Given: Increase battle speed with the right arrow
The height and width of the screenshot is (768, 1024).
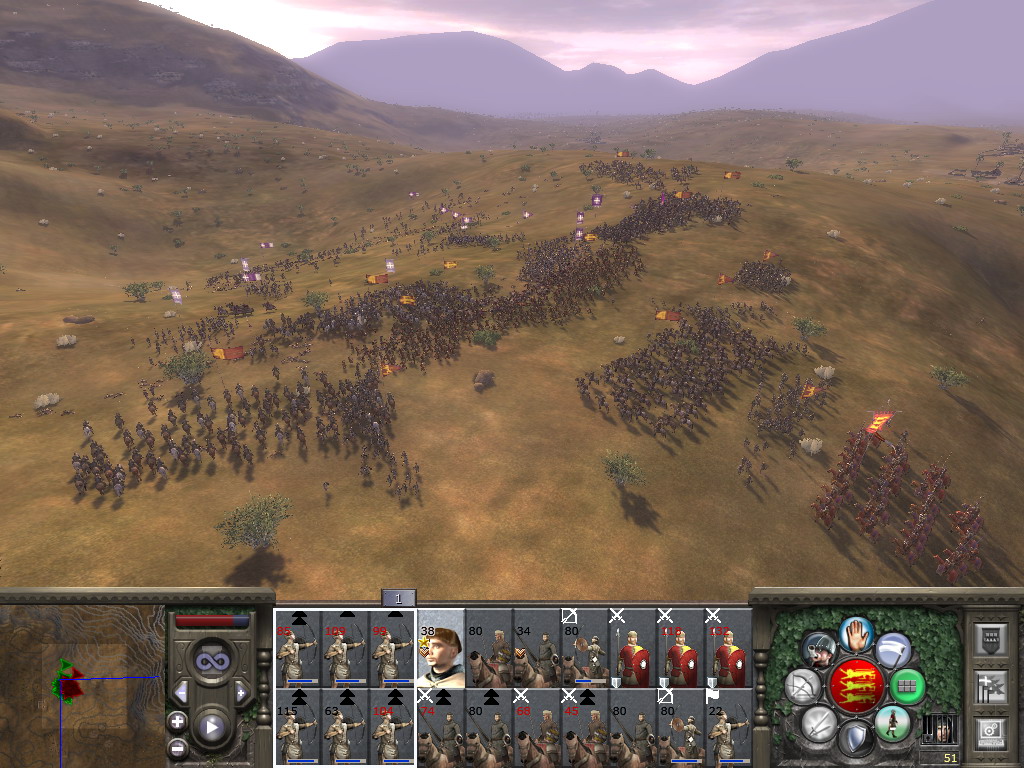Looking at the screenshot, I should pyautogui.click(x=241, y=692).
